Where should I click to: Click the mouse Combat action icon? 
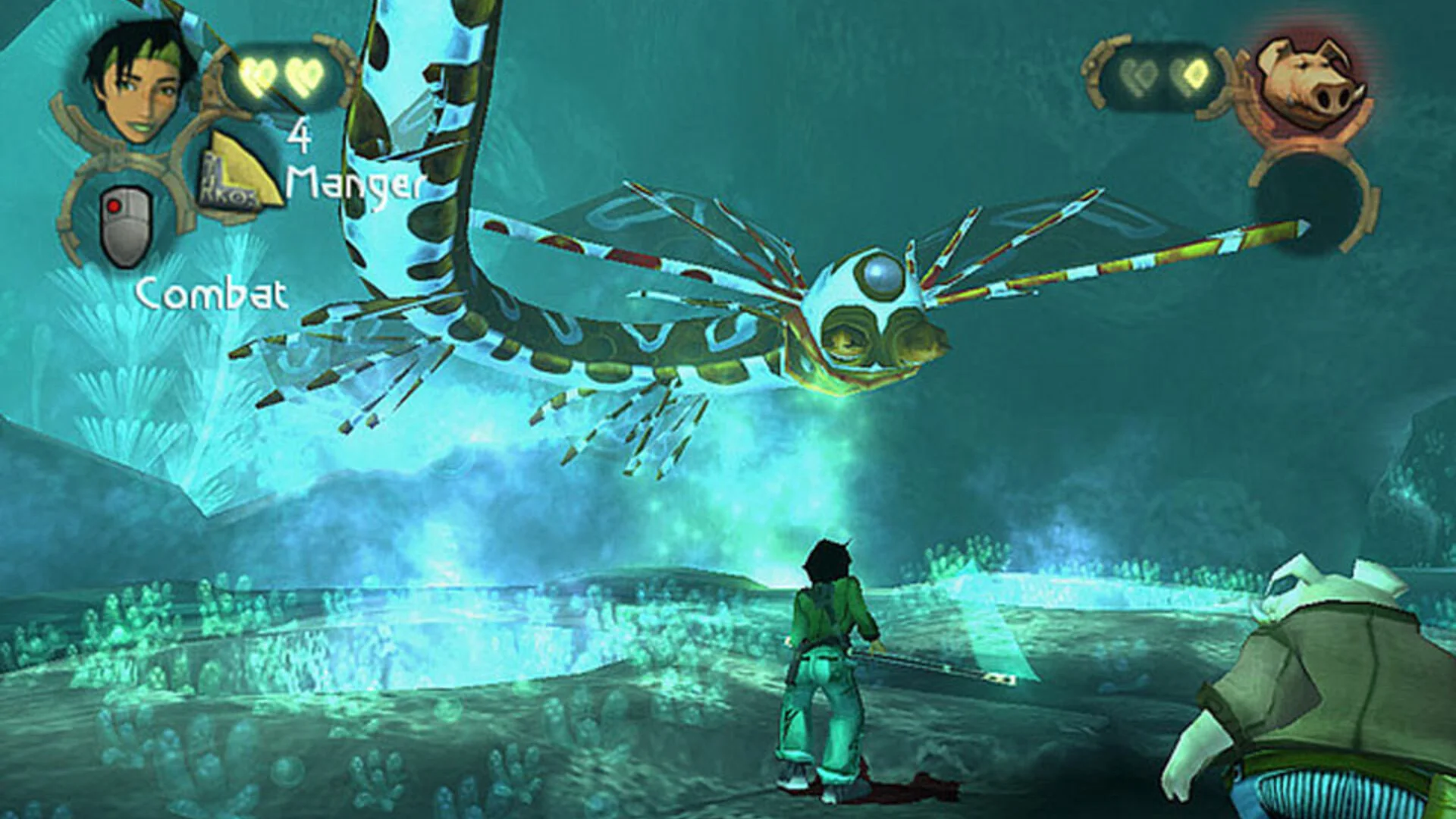[x=126, y=226]
